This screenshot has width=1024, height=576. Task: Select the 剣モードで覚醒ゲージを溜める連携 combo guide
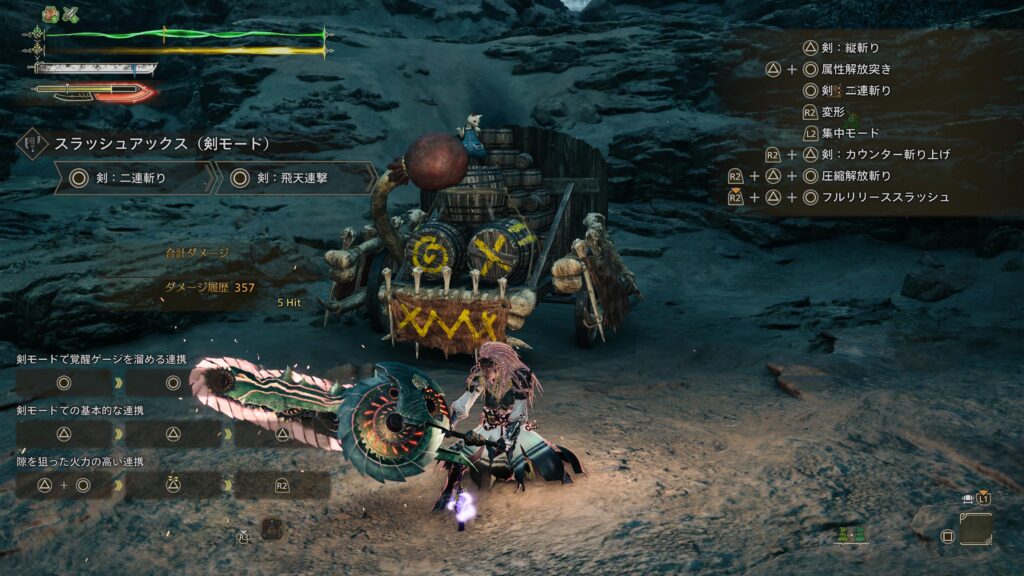click(101, 359)
